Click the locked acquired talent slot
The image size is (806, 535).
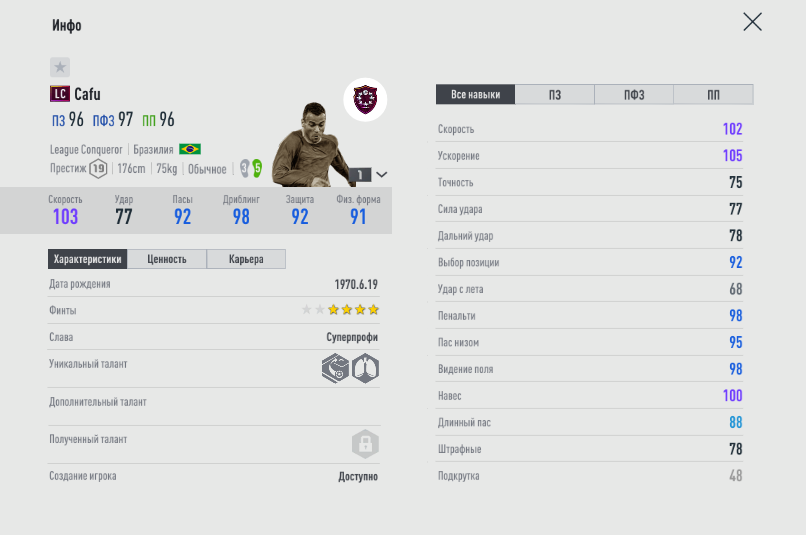pos(365,444)
